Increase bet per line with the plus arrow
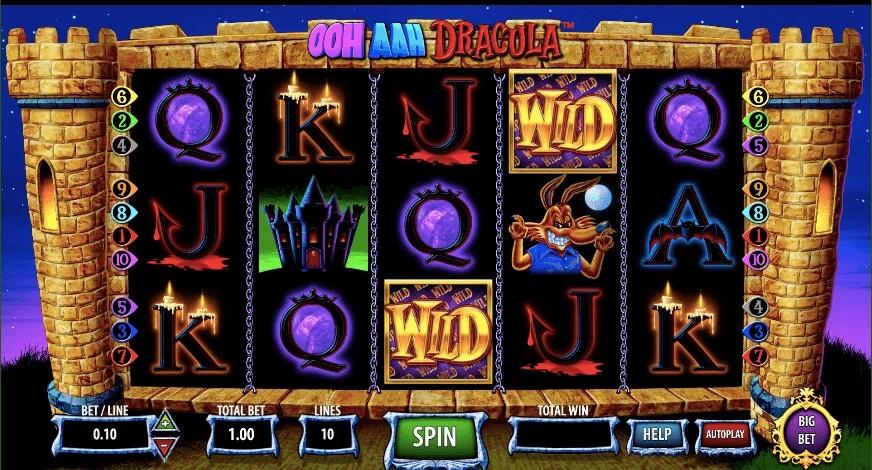 tap(164, 424)
